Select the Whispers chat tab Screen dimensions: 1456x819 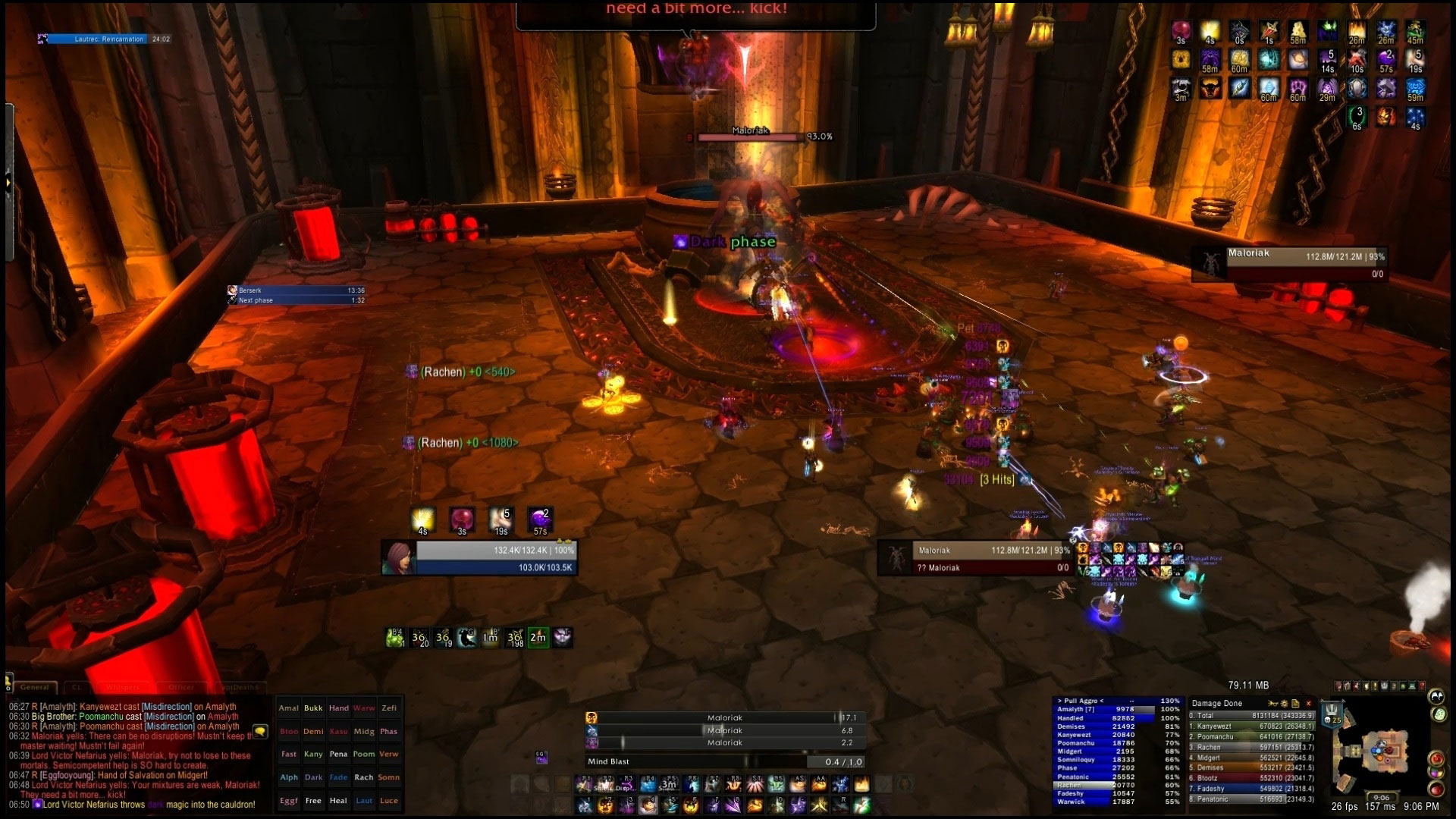pyautogui.click(x=121, y=686)
